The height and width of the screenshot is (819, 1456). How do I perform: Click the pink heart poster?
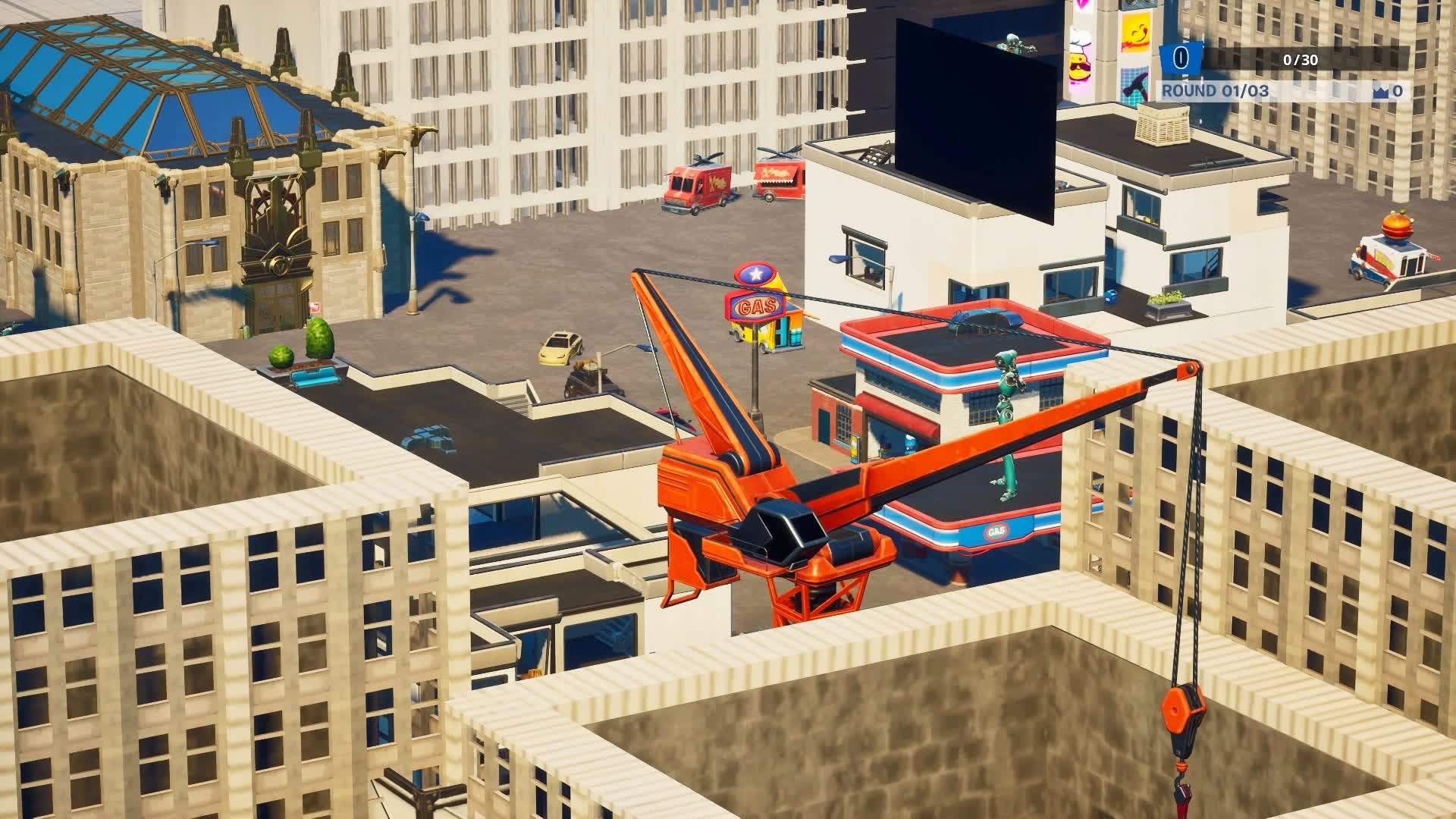point(1081,5)
